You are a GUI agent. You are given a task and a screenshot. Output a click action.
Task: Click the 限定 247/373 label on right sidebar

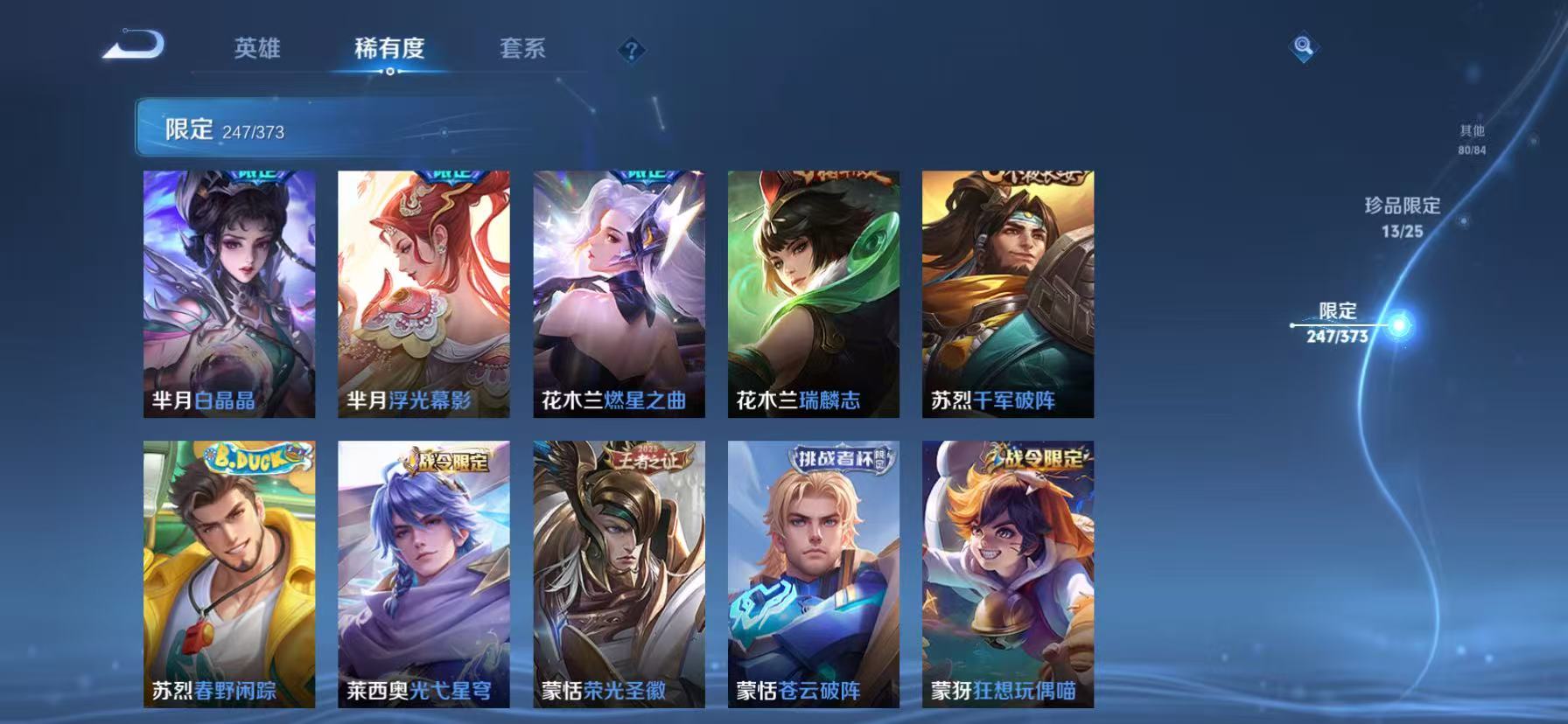[1336, 321]
